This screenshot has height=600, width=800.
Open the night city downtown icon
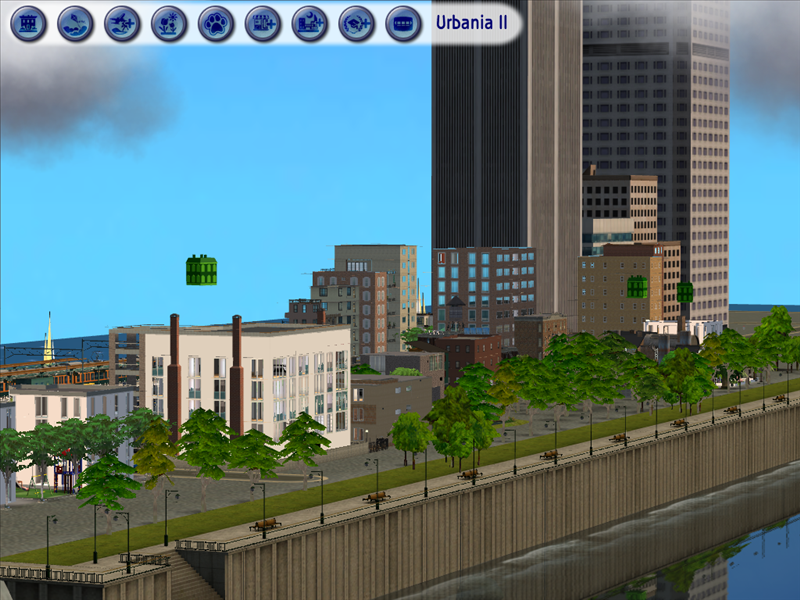310,23
